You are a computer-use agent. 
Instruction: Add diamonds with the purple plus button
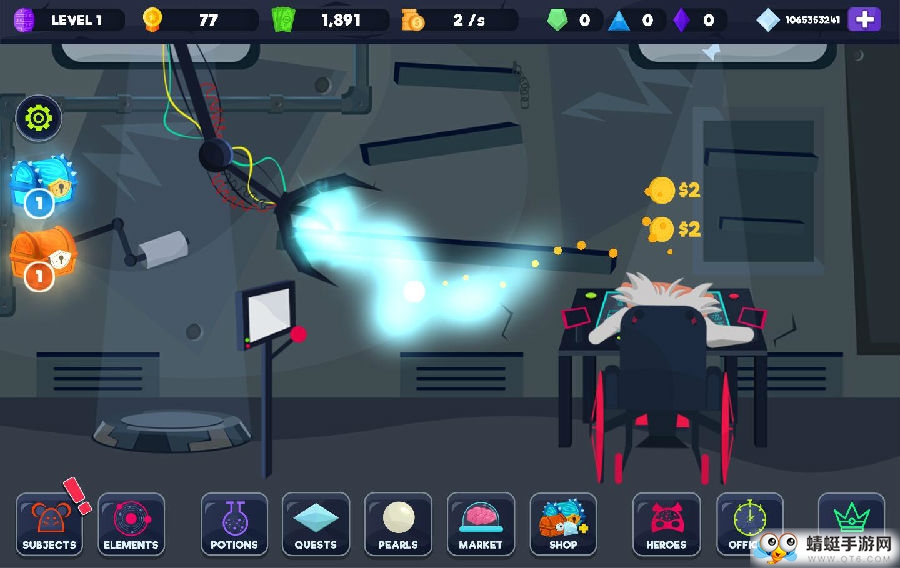point(864,19)
